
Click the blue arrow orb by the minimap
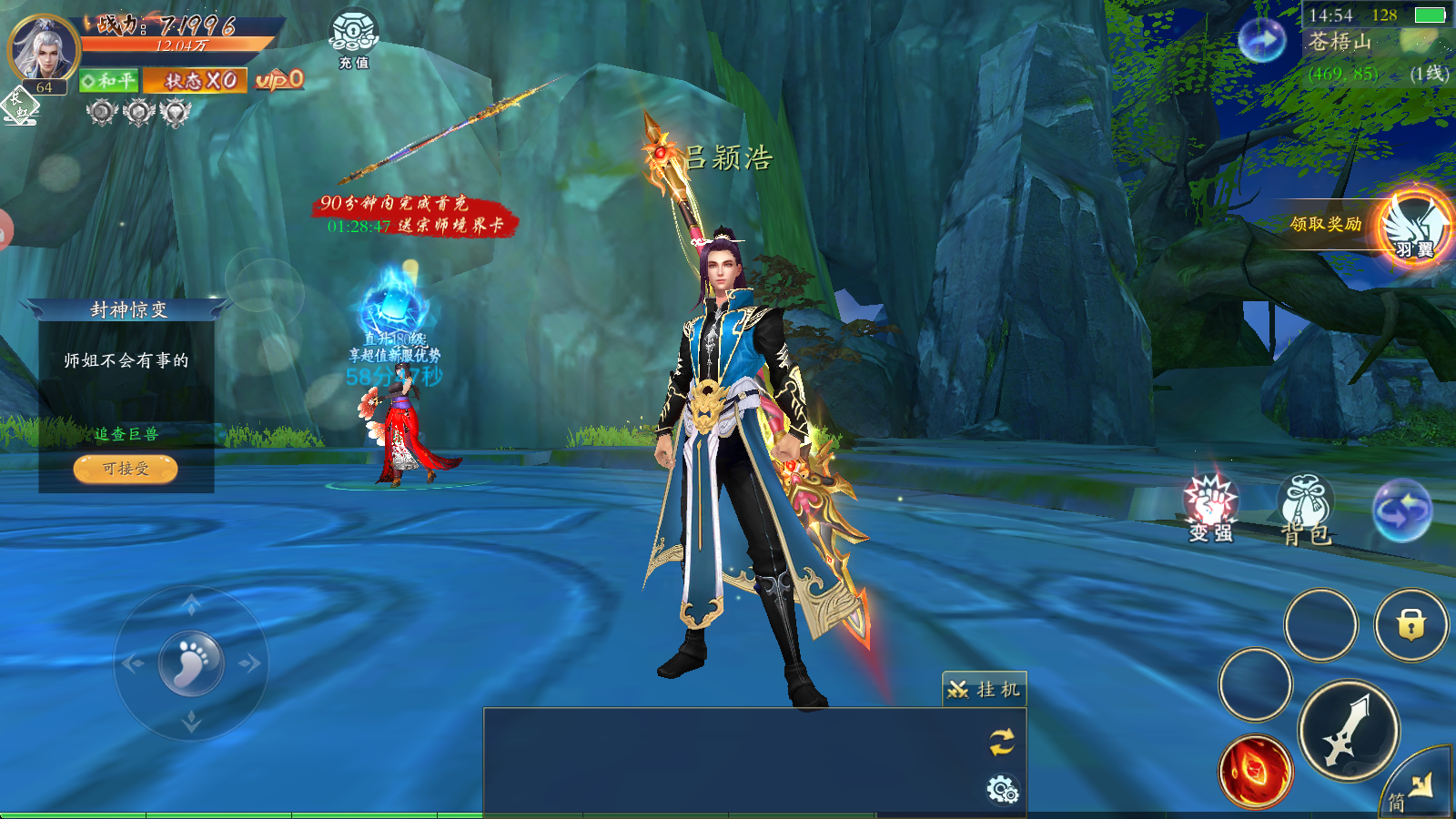coord(1262,40)
